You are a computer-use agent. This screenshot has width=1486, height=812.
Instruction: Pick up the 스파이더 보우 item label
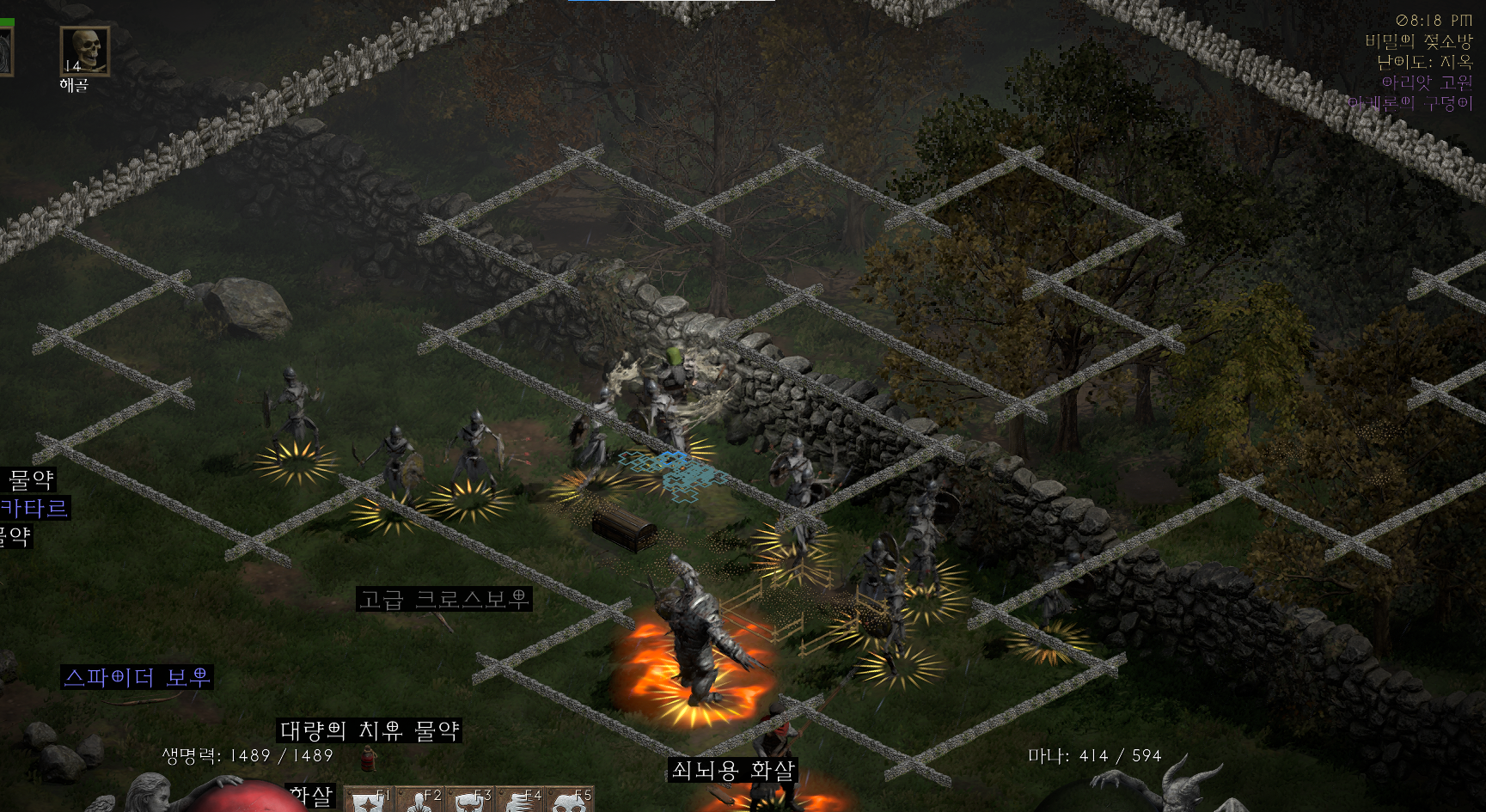137,677
